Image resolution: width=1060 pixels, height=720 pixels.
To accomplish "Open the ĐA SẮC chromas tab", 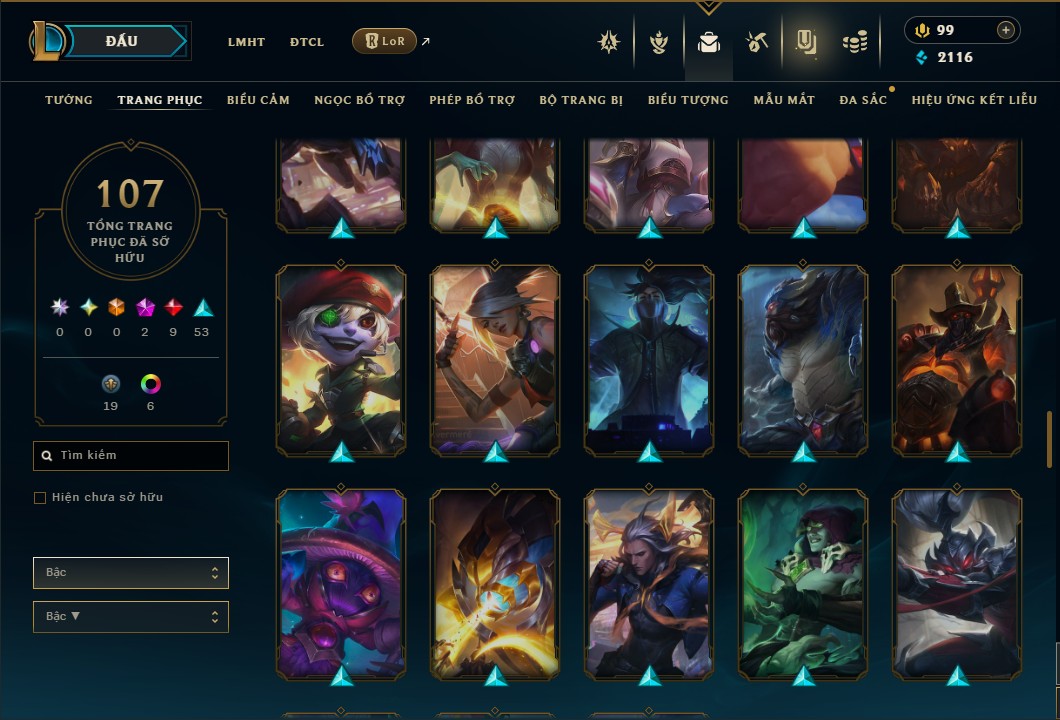I will [x=863, y=100].
